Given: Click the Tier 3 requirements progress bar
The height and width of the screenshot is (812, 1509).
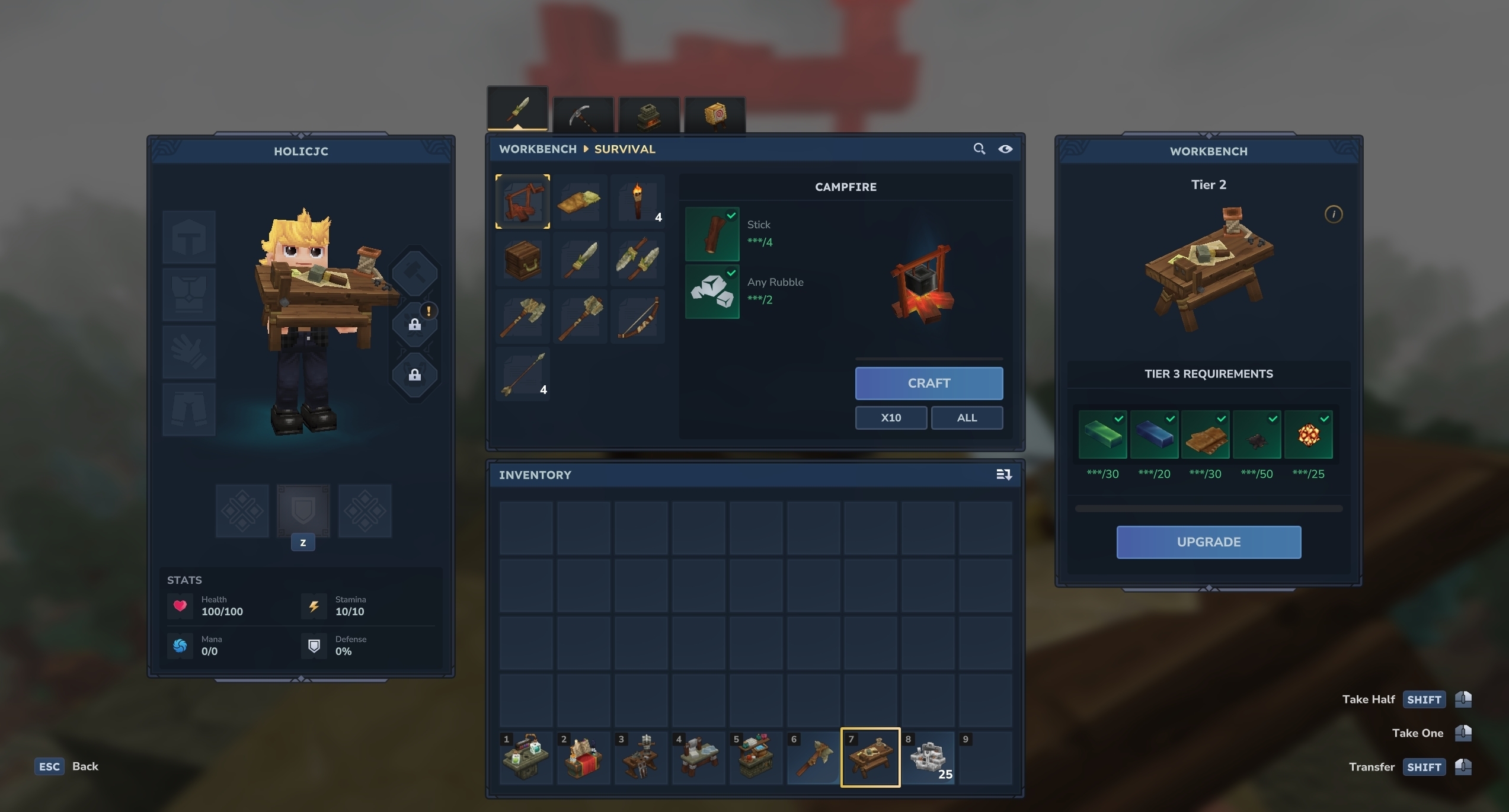Looking at the screenshot, I should (1208, 509).
